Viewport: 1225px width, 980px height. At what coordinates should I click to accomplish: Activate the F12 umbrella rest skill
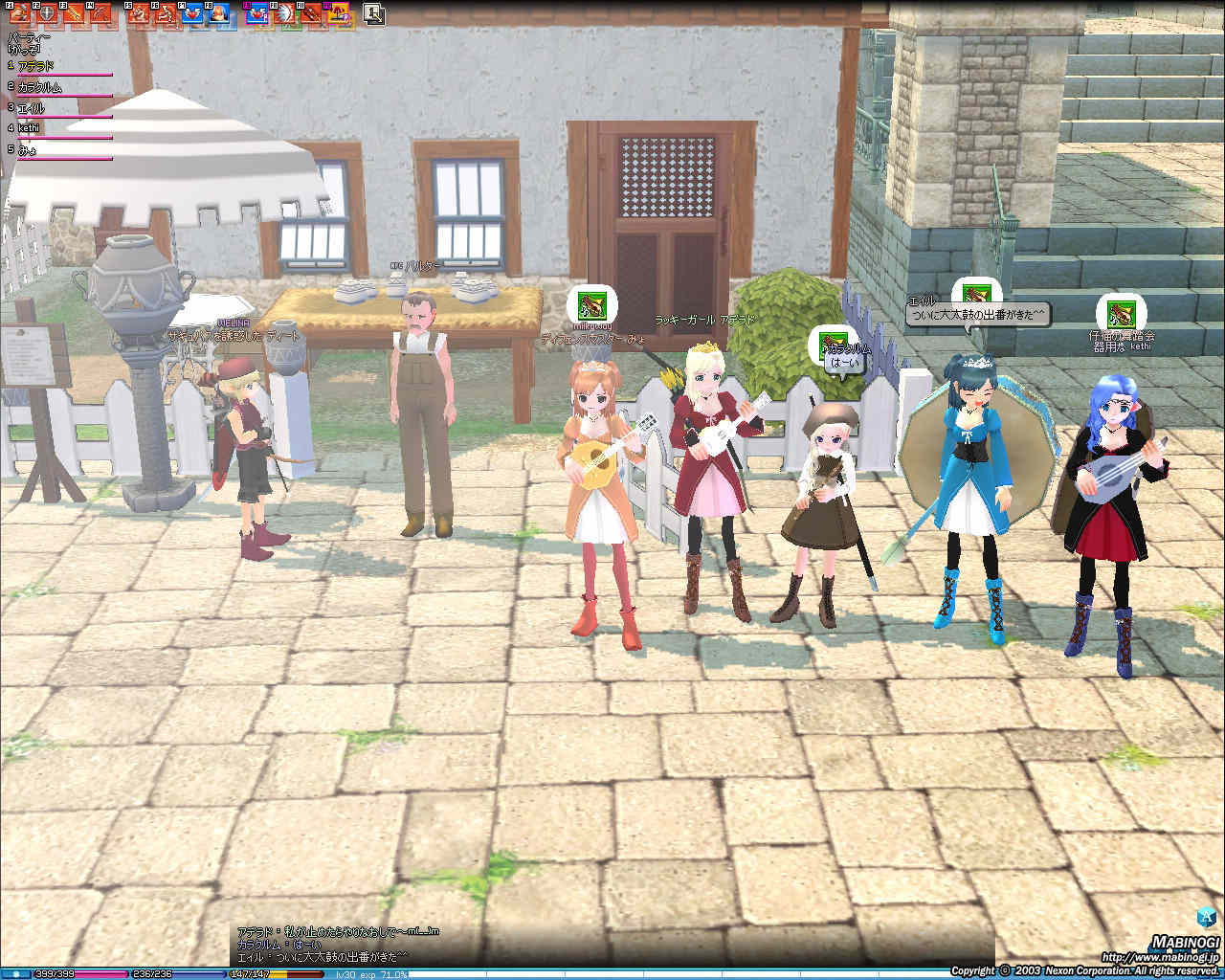coord(338,13)
